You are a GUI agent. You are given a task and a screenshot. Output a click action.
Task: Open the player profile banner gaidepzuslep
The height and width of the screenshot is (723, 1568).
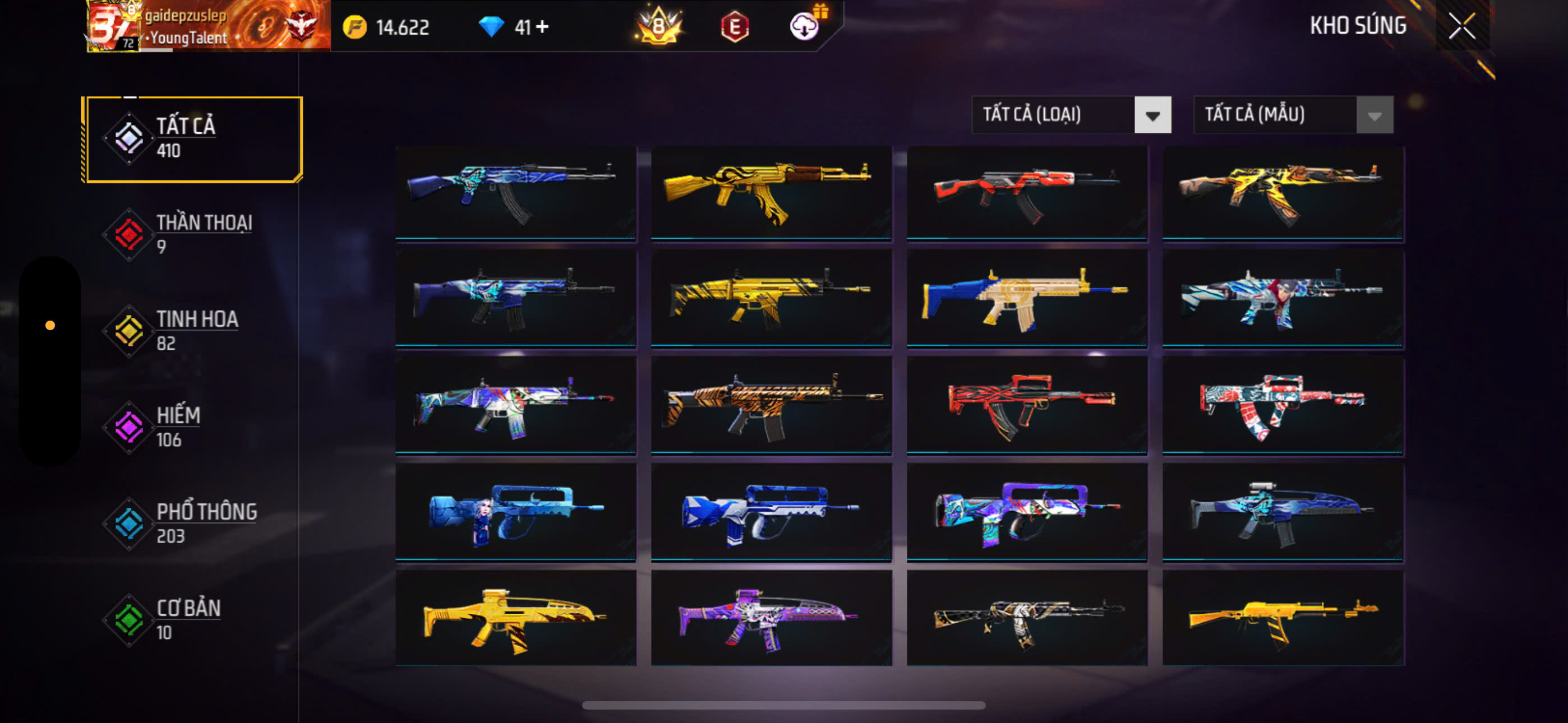coord(208,26)
